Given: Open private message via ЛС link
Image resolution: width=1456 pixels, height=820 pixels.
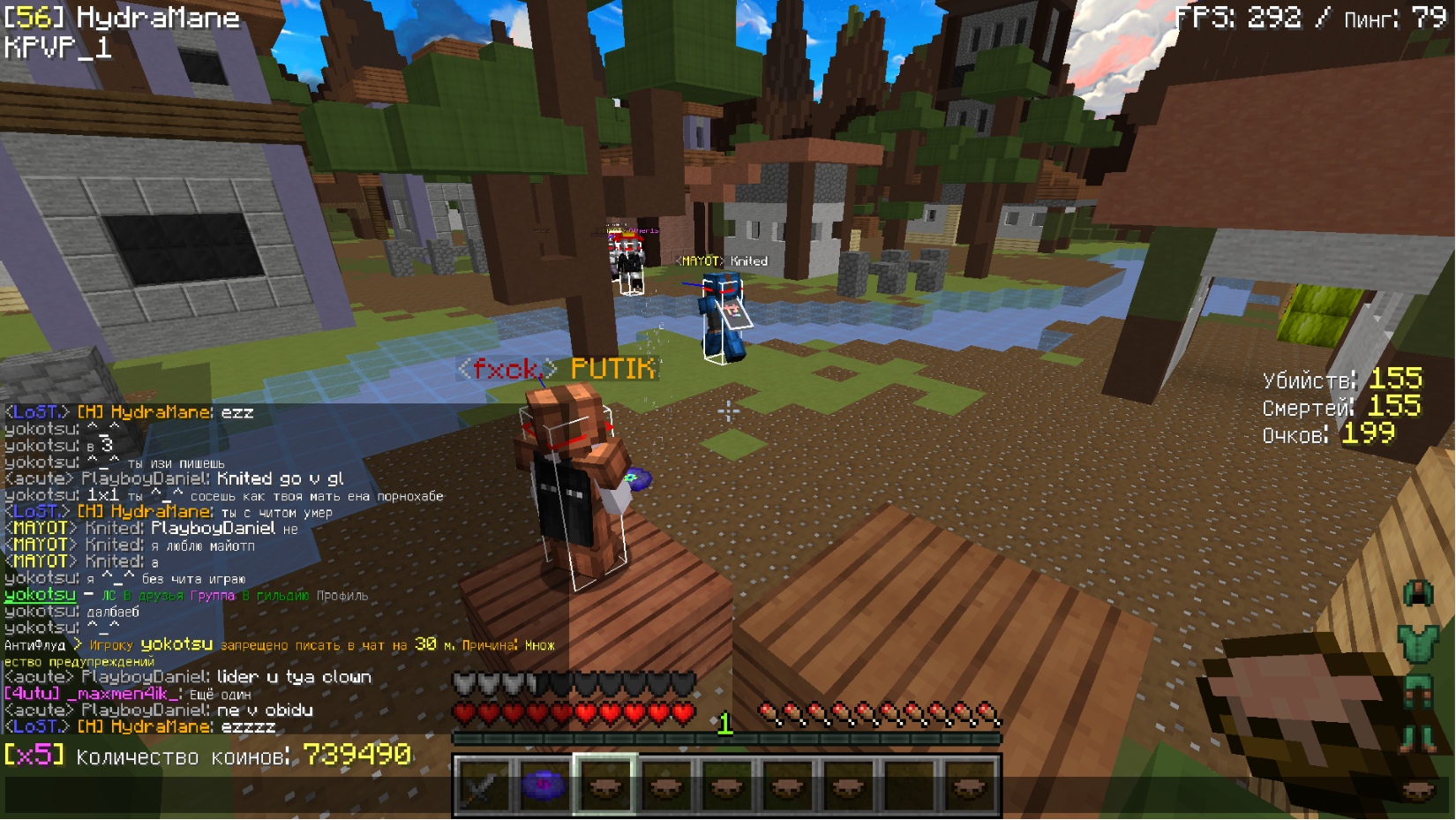Looking at the screenshot, I should [x=109, y=596].
